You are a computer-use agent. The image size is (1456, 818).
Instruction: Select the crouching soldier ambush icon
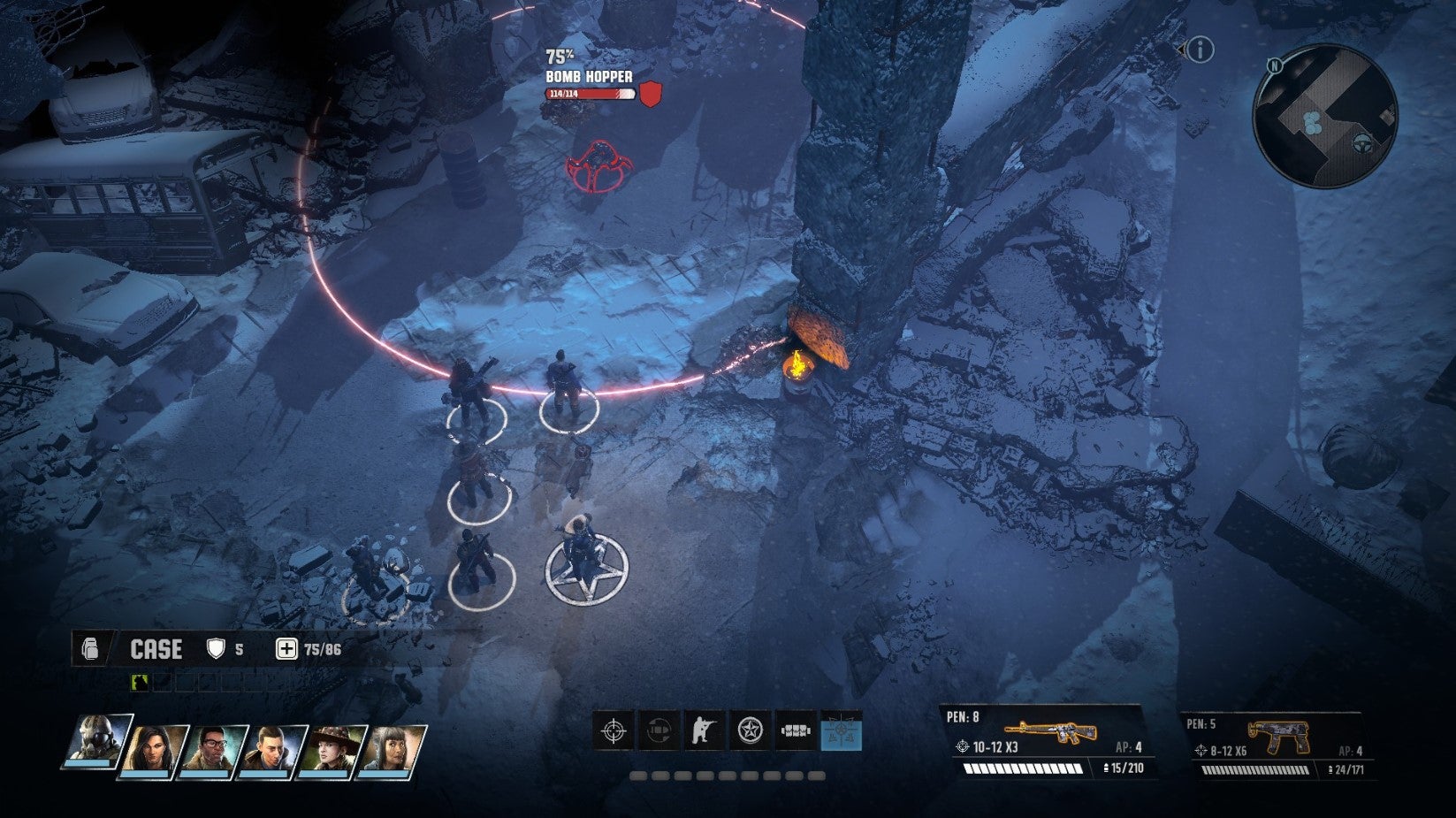point(703,730)
